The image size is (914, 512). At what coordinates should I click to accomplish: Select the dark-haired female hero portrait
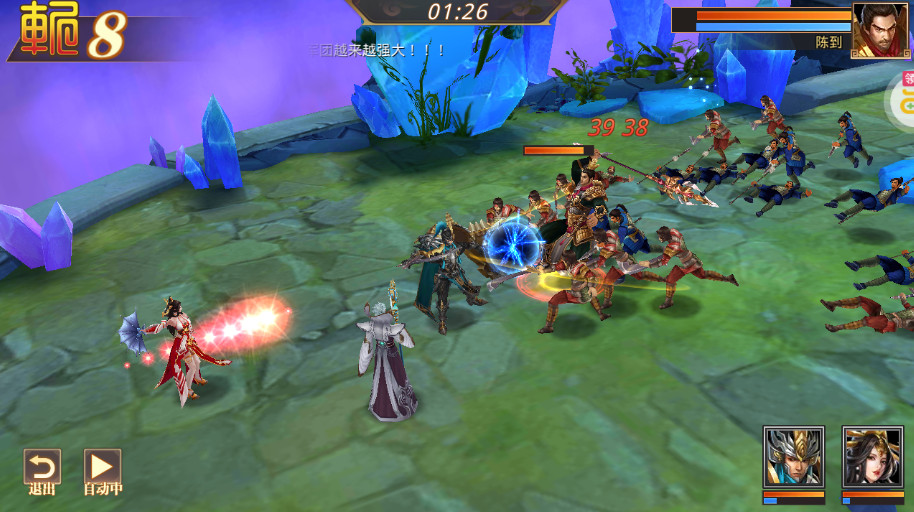(872, 458)
